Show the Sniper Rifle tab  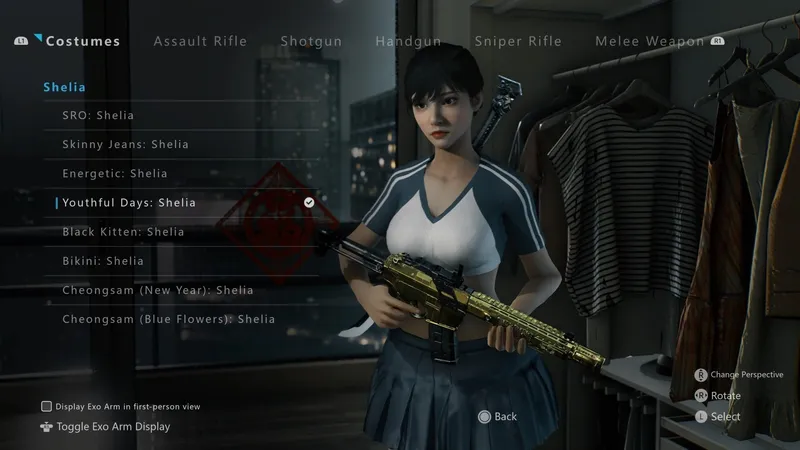(518, 41)
